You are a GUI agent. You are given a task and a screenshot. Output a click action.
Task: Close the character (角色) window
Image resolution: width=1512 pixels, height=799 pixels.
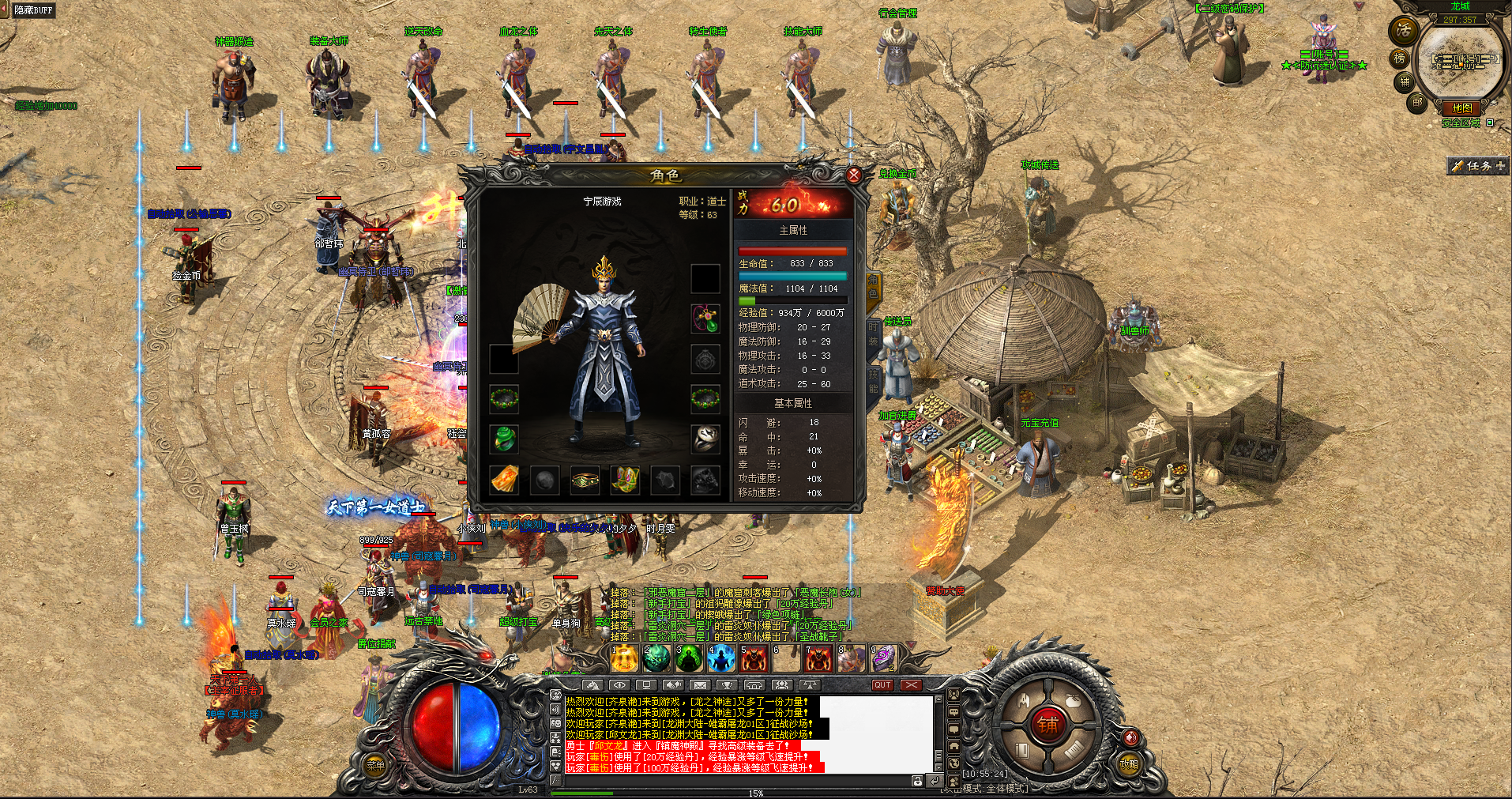pos(853,175)
